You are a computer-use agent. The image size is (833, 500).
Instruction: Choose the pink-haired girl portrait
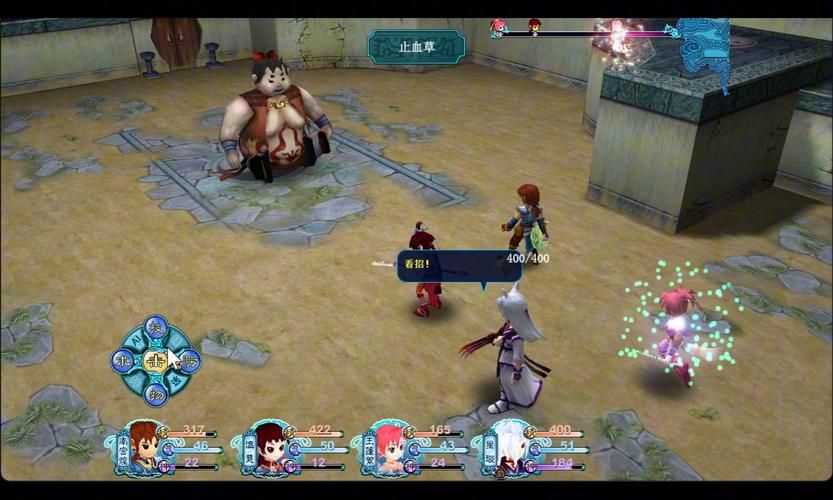(x=387, y=447)
